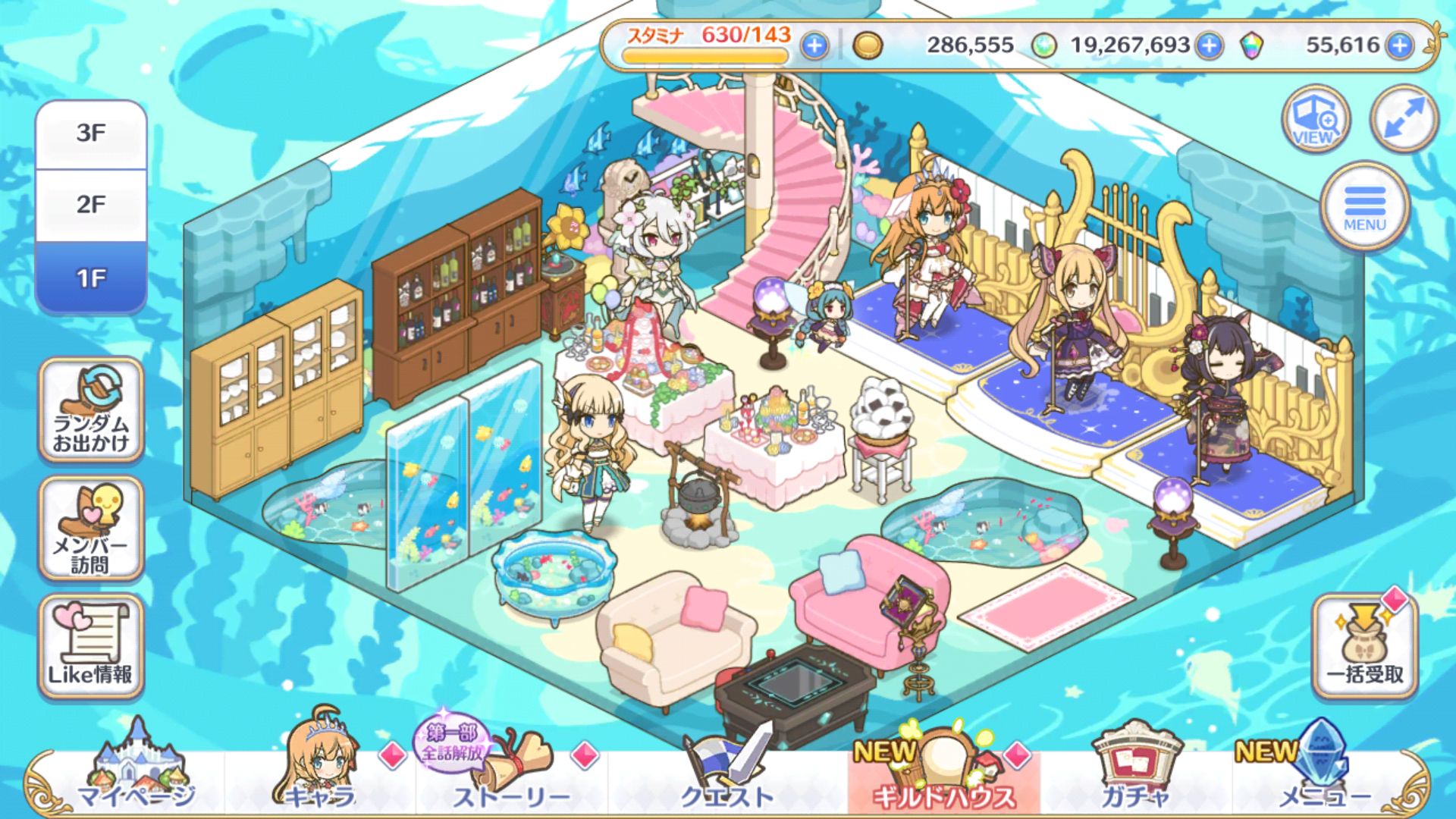Viewport: 1456px width, 819px height.
Task: Open the round MENU button
Action: (1364, 206)
